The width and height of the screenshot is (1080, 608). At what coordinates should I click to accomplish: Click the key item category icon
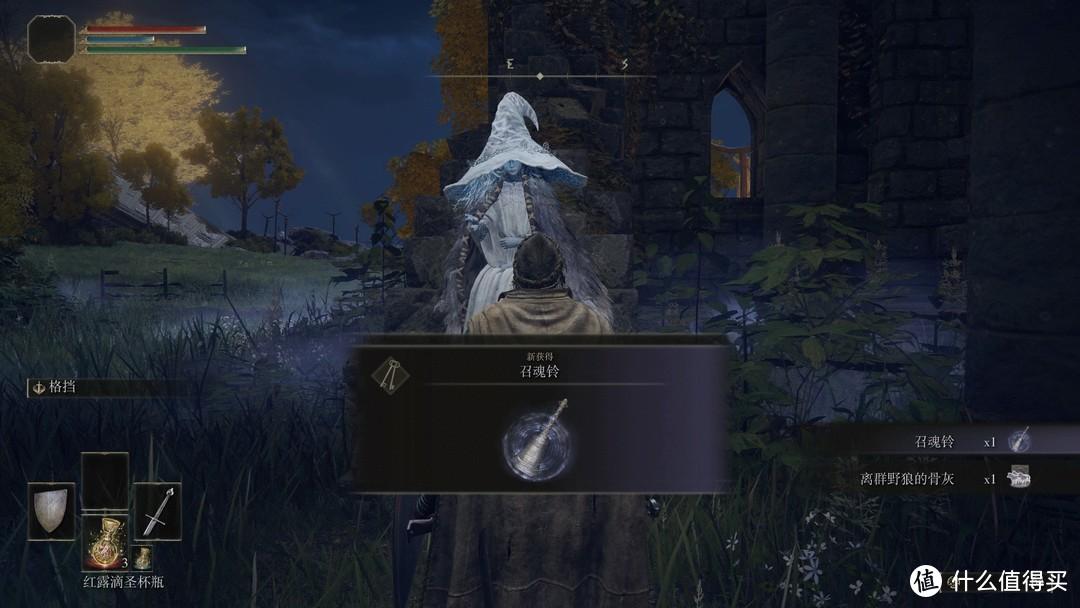point(390,374)
